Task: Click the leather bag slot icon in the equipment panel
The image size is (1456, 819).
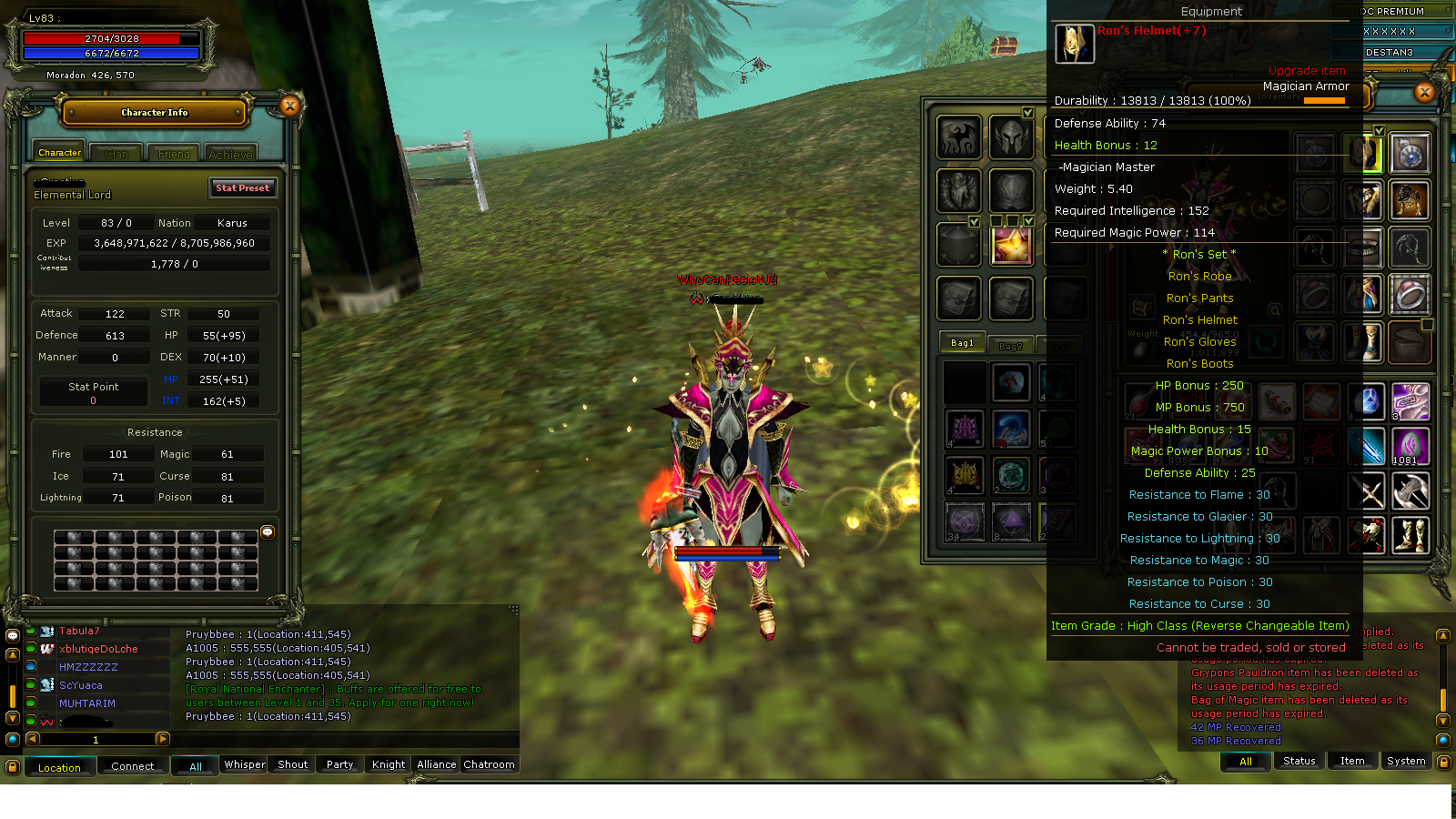Action: [x=960, y=296]
